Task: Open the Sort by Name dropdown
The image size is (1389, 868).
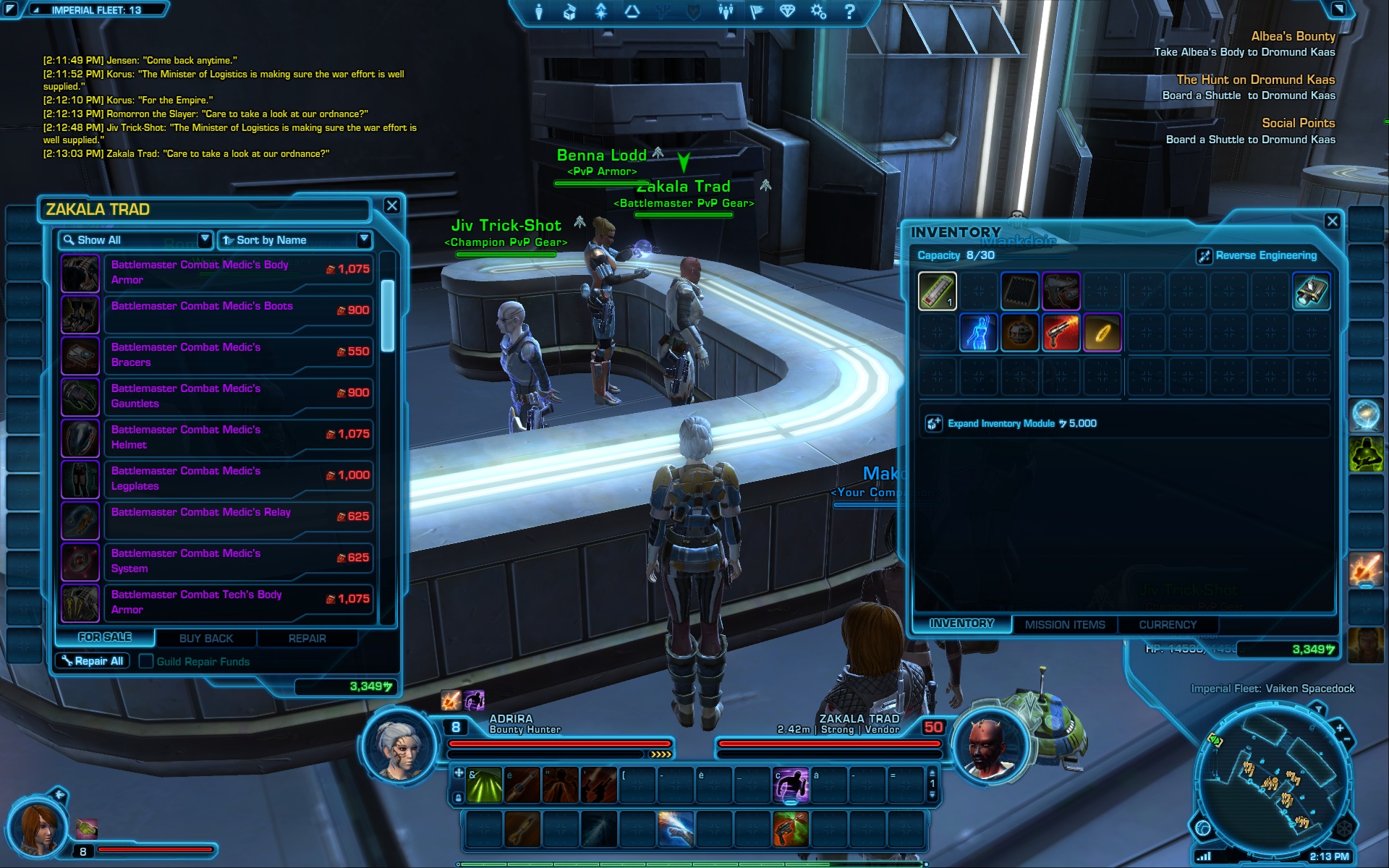Action: click(x=295, y=239)
